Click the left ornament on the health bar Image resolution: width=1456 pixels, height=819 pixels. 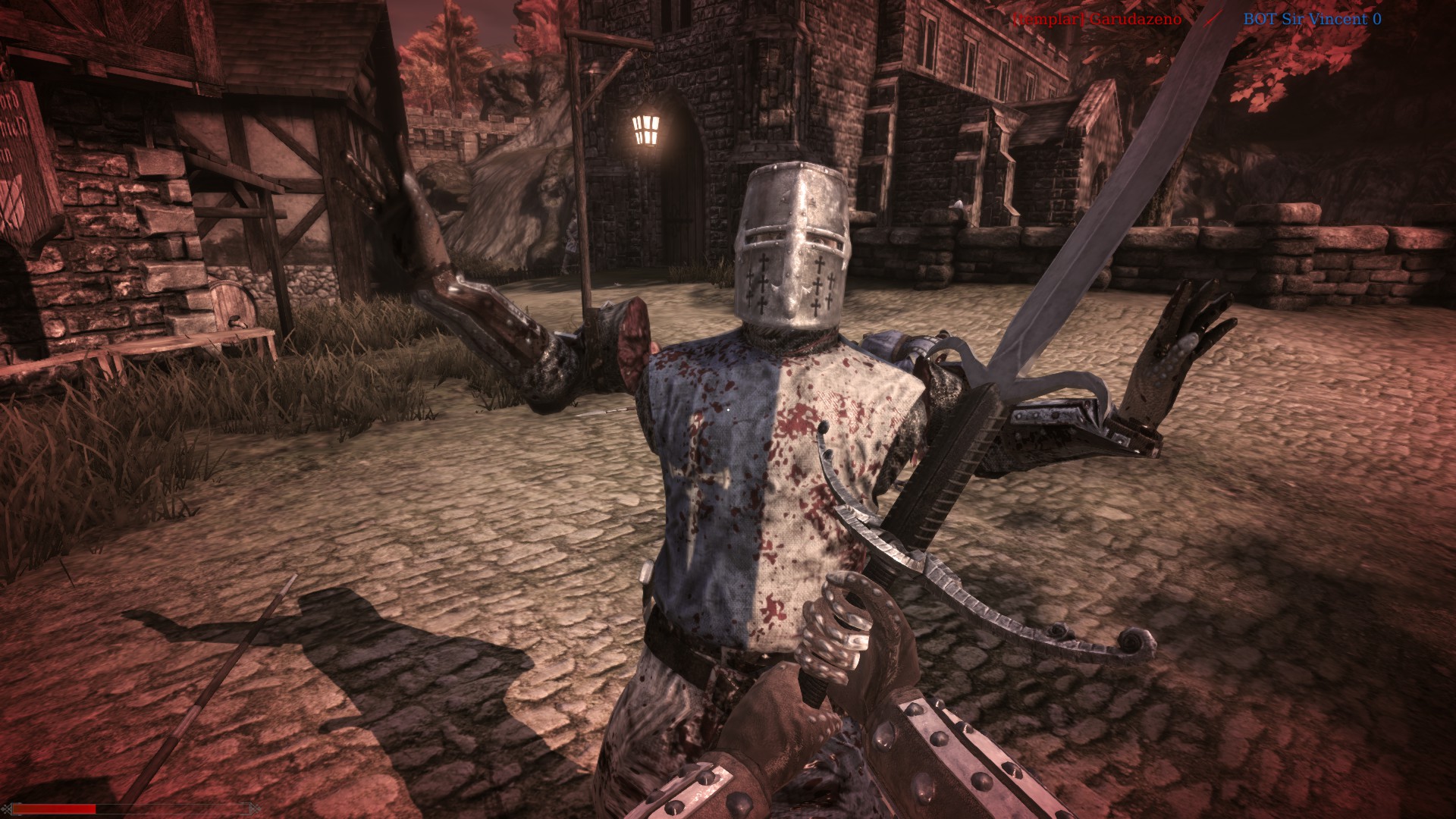coord(7,810)
